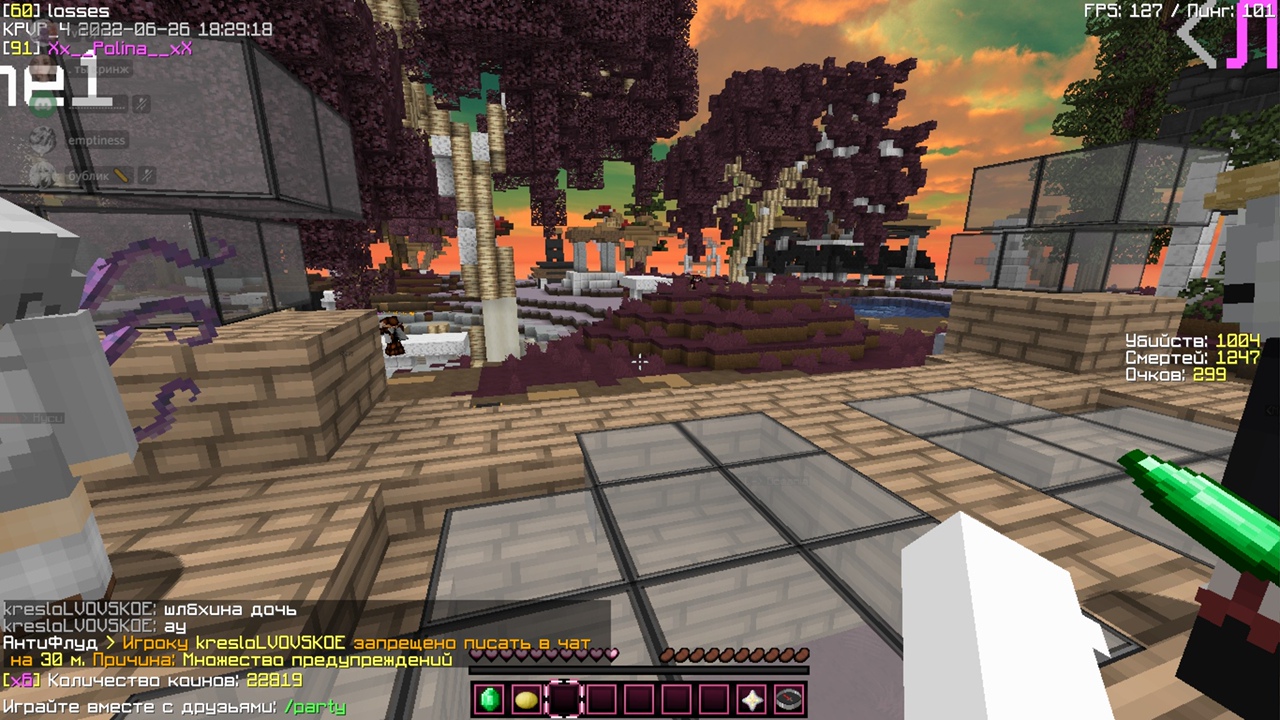Screen dimensions: 1280x720
Task: Select the emerald hotbar slot
Action: 490,699
